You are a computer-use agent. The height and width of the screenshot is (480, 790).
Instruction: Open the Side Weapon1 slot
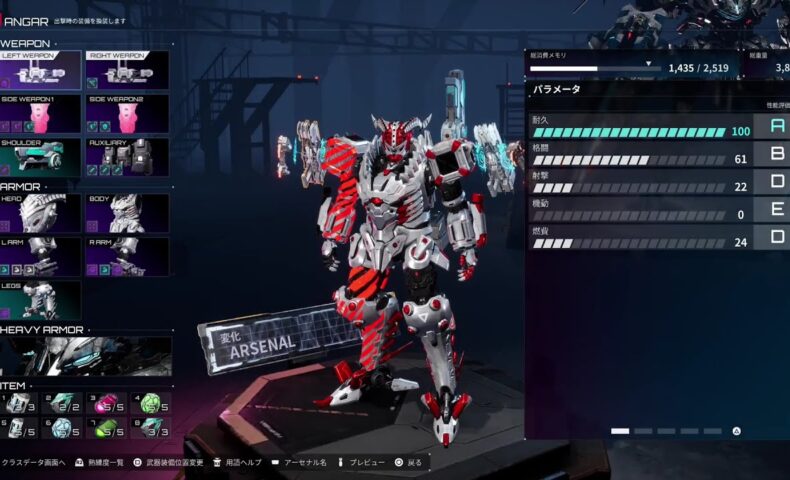(x=41, y=114)
